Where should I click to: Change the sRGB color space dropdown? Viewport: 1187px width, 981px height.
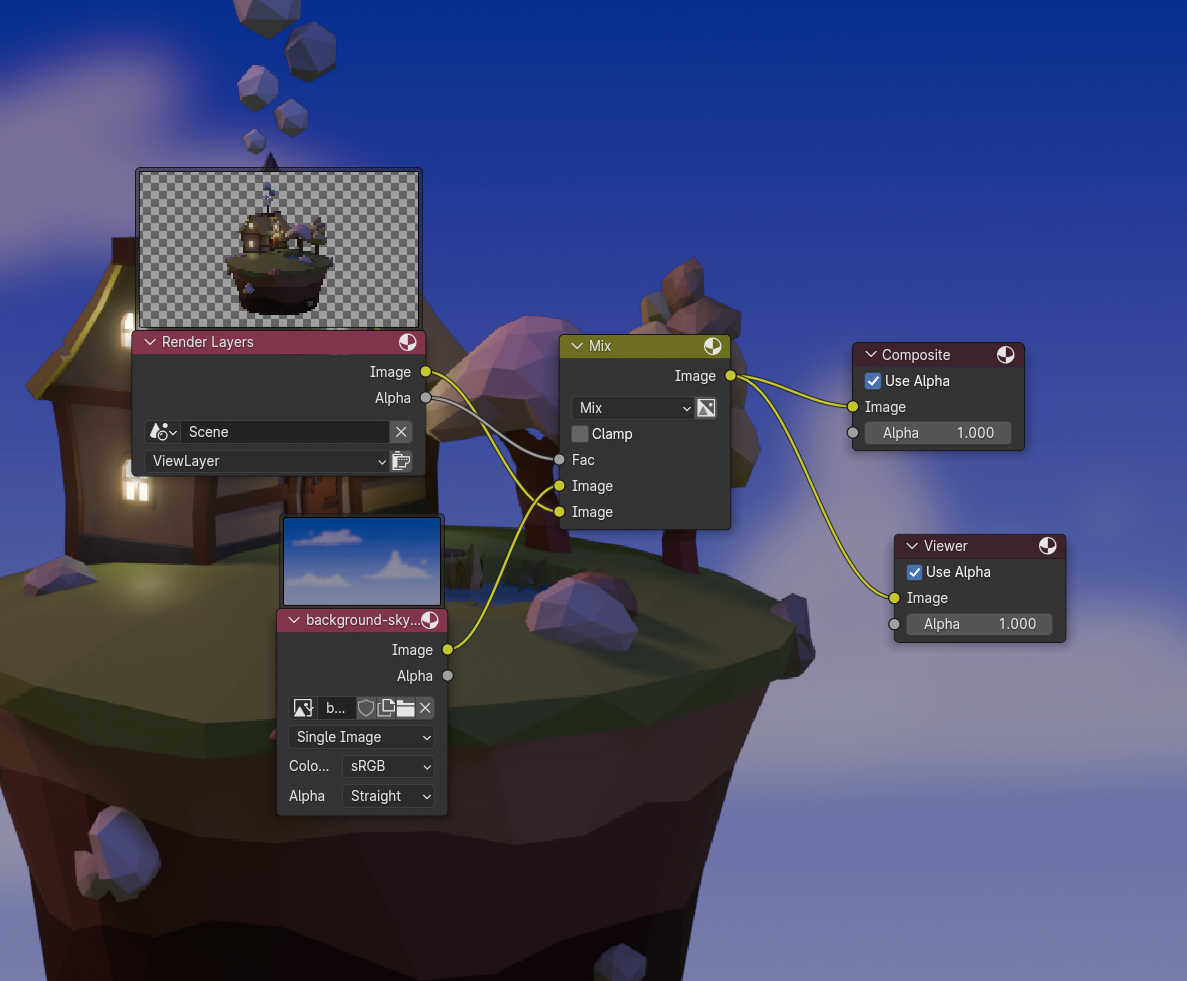point(388,766)
